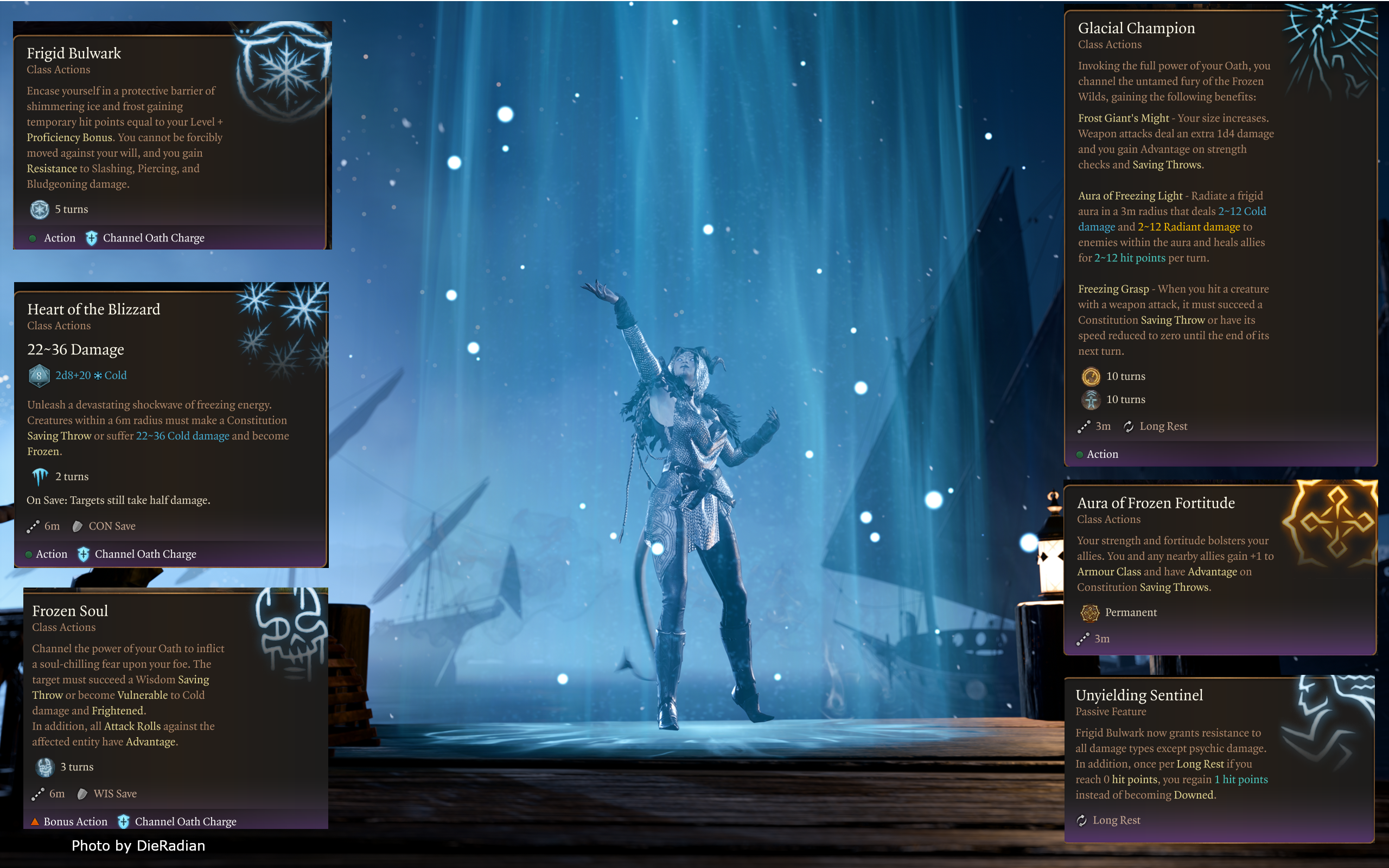Click the Channel Oath Charge shield icon on Frigid Bulwark
1389x868 pixels.
[x=91, y=237]
